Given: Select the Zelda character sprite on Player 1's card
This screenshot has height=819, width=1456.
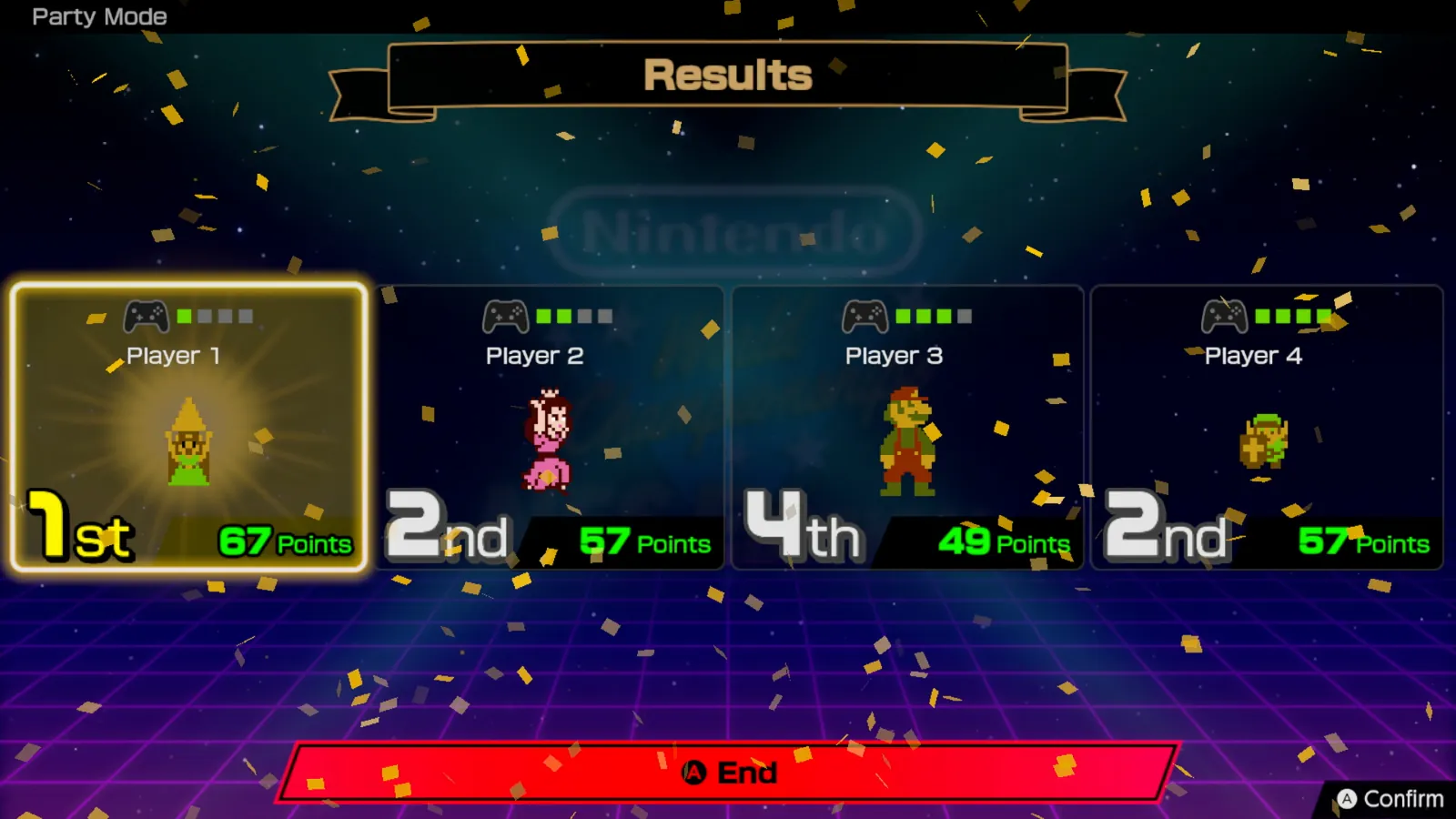Looking at the screenshot, I should click(188, 441).
